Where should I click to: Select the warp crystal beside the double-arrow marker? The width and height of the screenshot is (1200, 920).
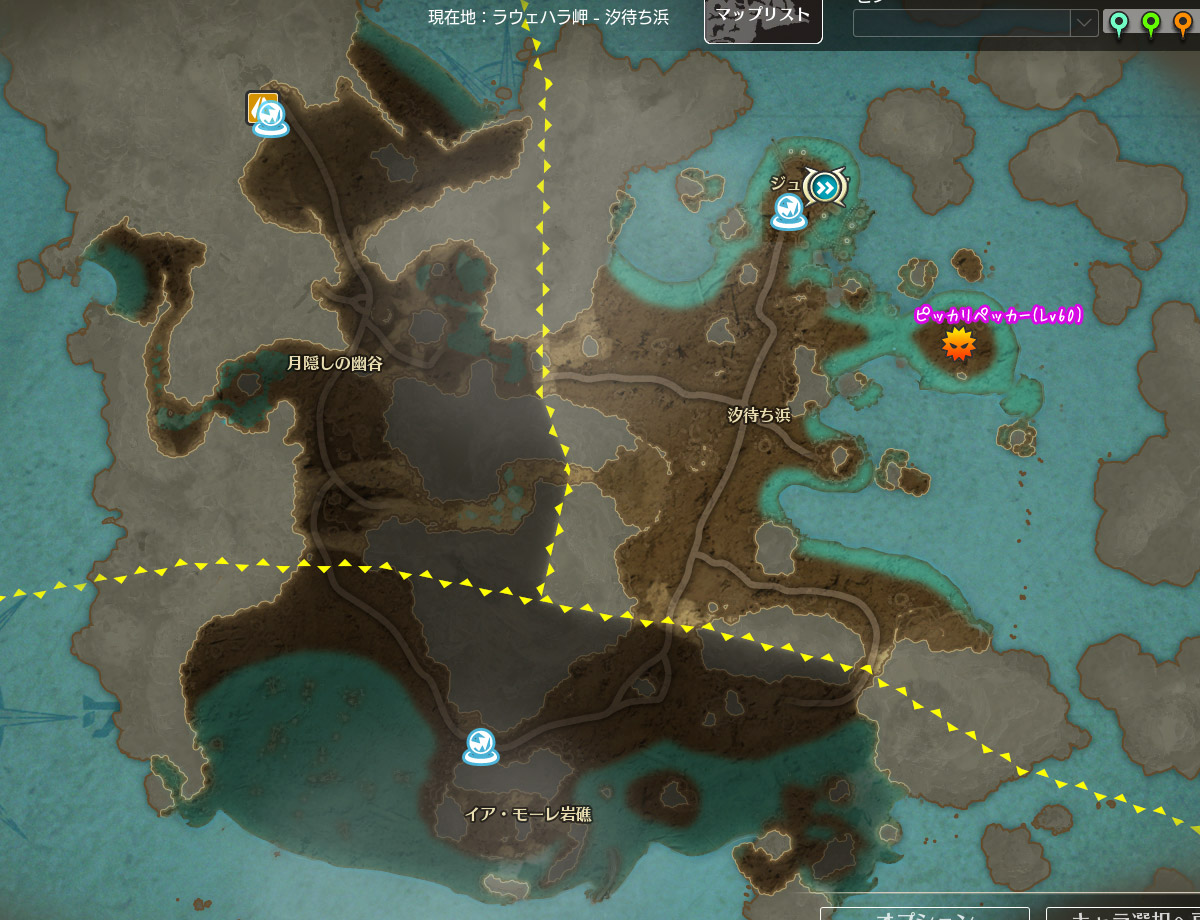tap(788, 211)
